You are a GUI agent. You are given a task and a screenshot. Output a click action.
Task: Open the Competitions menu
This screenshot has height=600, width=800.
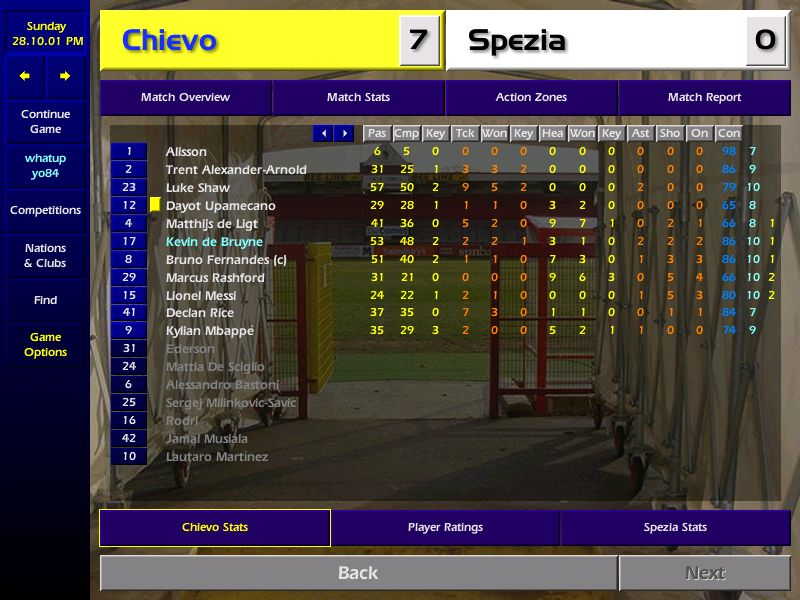(x=45, y=211)
